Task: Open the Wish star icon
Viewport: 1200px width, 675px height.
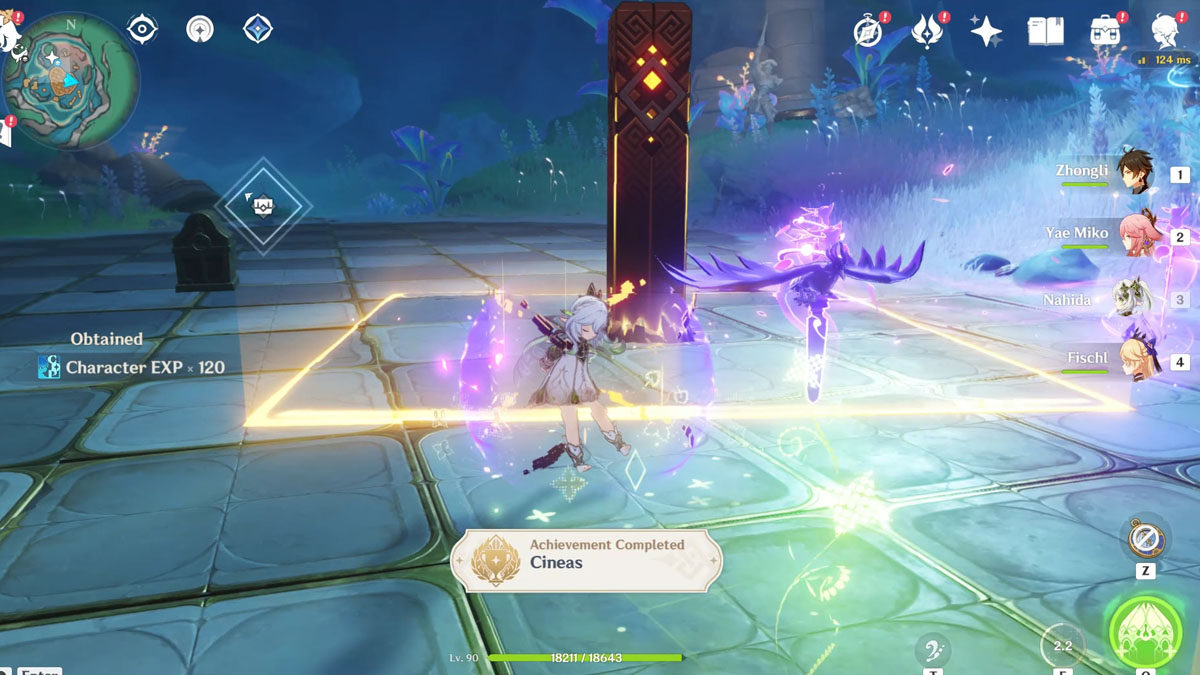Action: (986, 32)
